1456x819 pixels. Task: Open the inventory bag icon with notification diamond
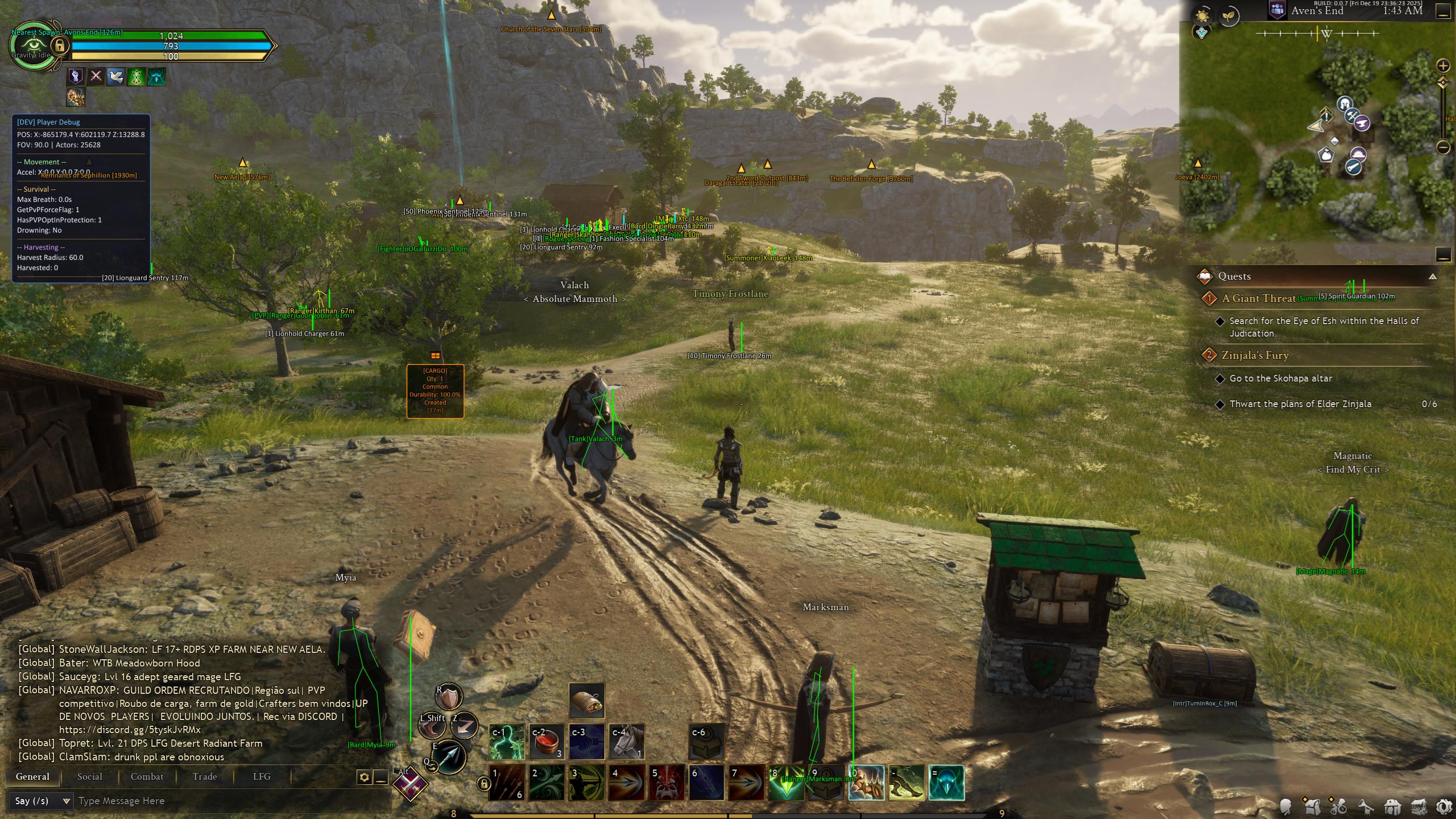[x=1313, y=808]
